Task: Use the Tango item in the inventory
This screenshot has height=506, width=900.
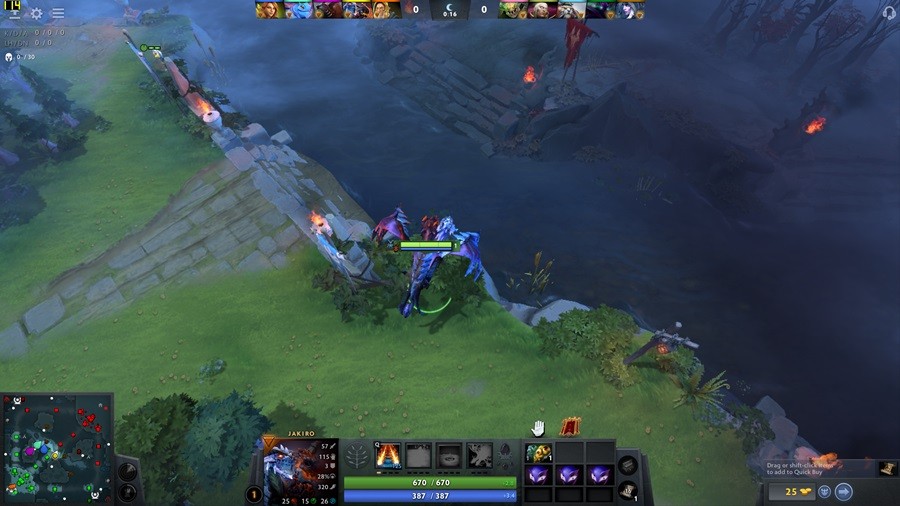Action: click(539, 453)
